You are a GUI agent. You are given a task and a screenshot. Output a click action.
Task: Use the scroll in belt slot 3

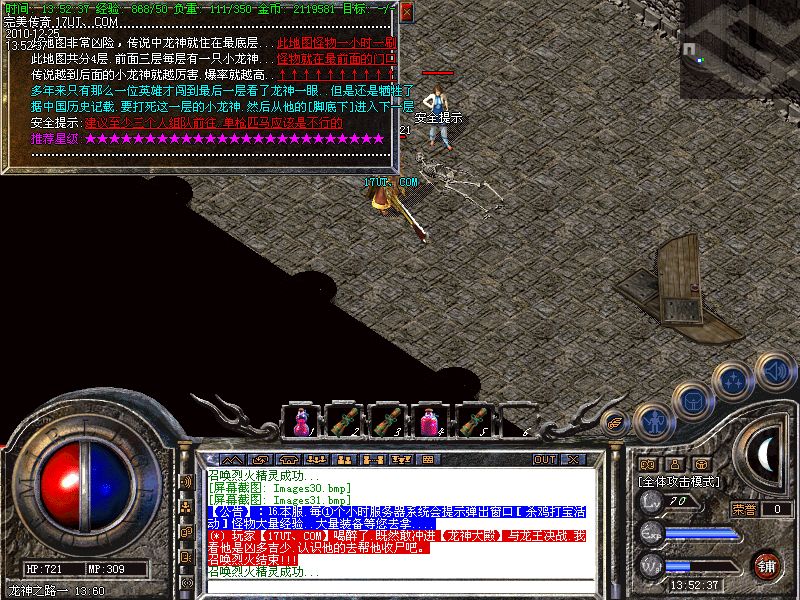pyautogui.click(x=388, y=420)
